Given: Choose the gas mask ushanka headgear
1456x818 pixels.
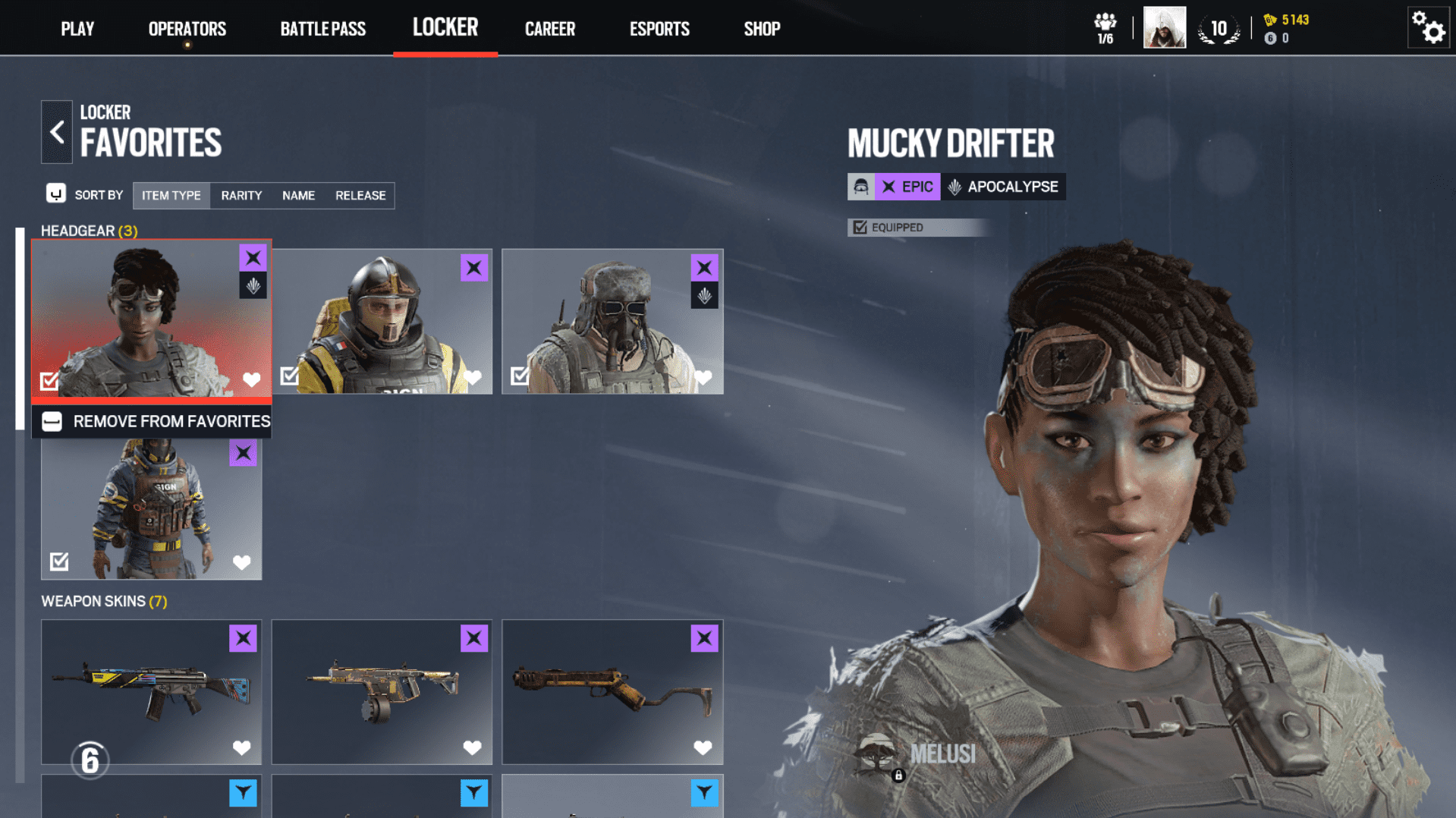Looking at the screenshot, I should (x=612, y=321).
